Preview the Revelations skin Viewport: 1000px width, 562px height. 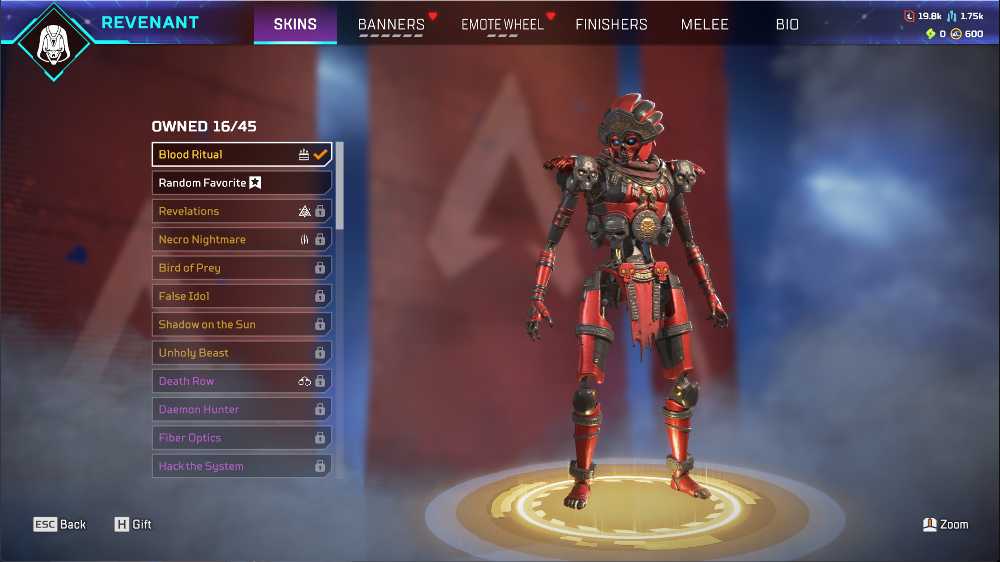tap(241, 211)
